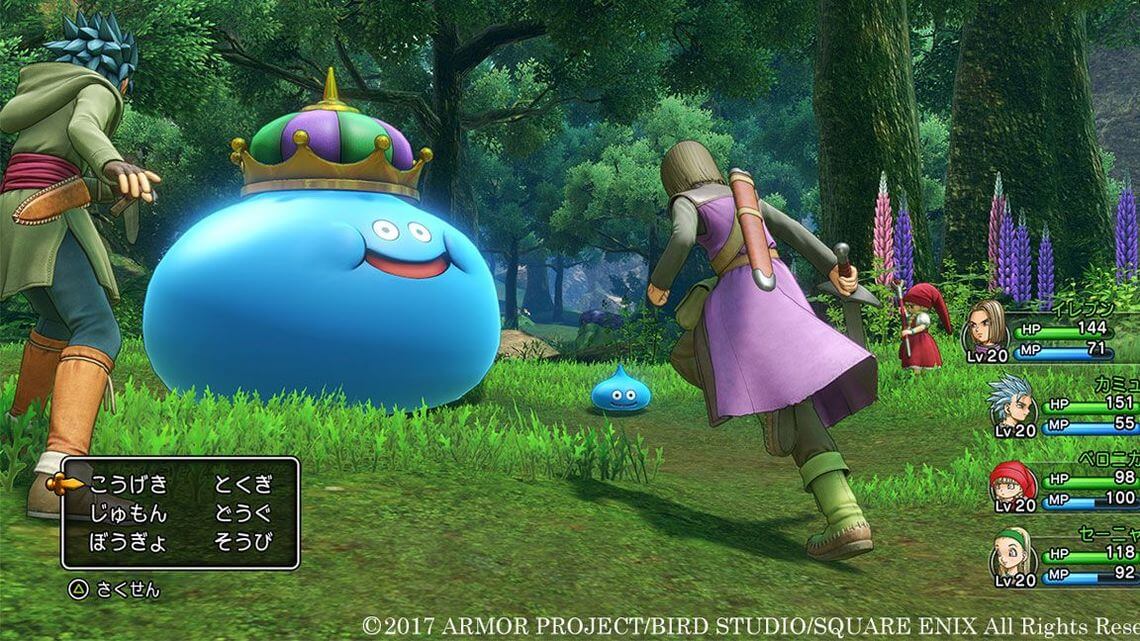This screenshot has height=641, width=1140.
Task: Click the red-hooded girl's party portrait
Action: click(x=1011, y=481)
